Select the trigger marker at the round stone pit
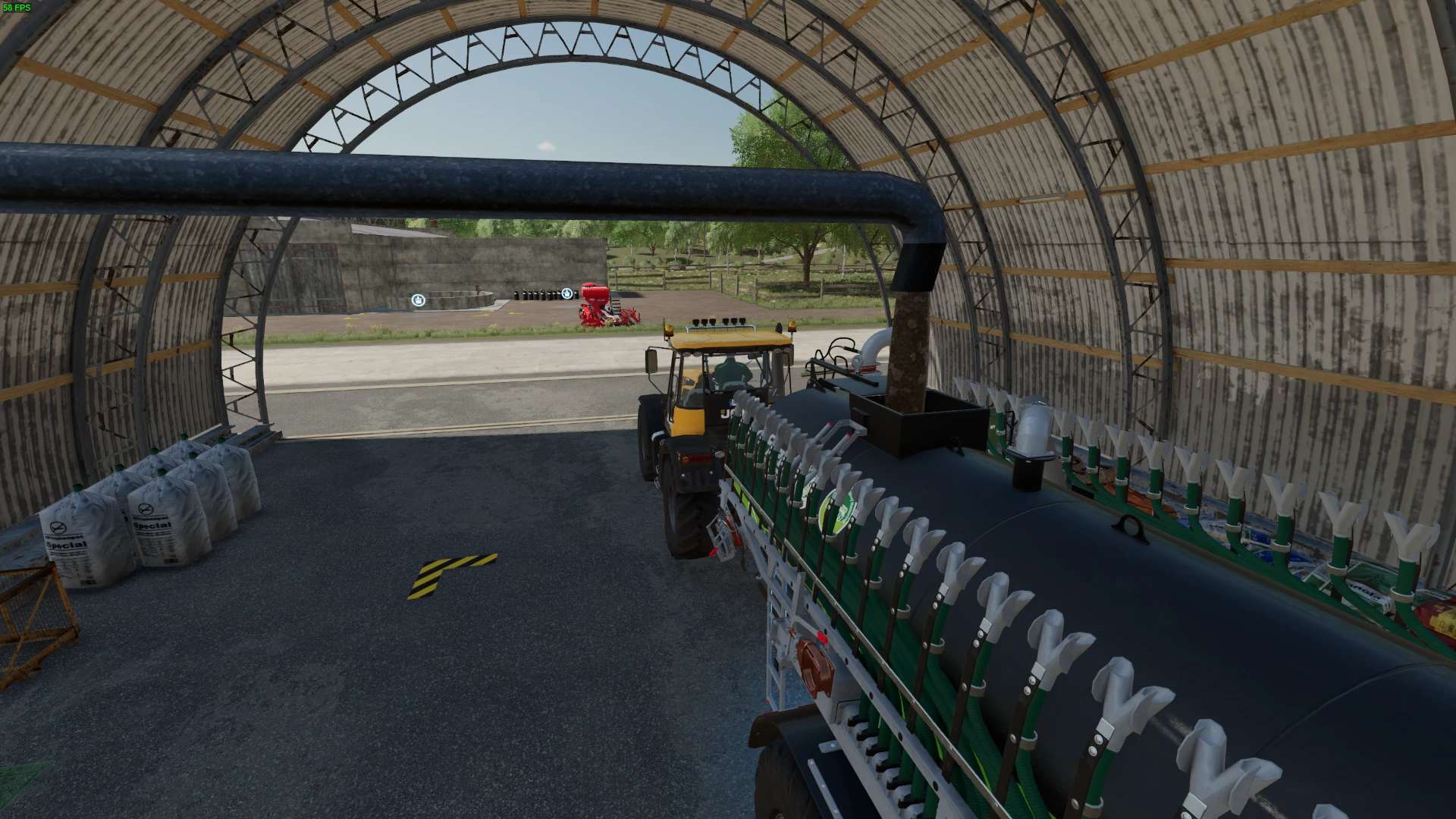This screenshot has height=819, width=1456. [418, 300]
